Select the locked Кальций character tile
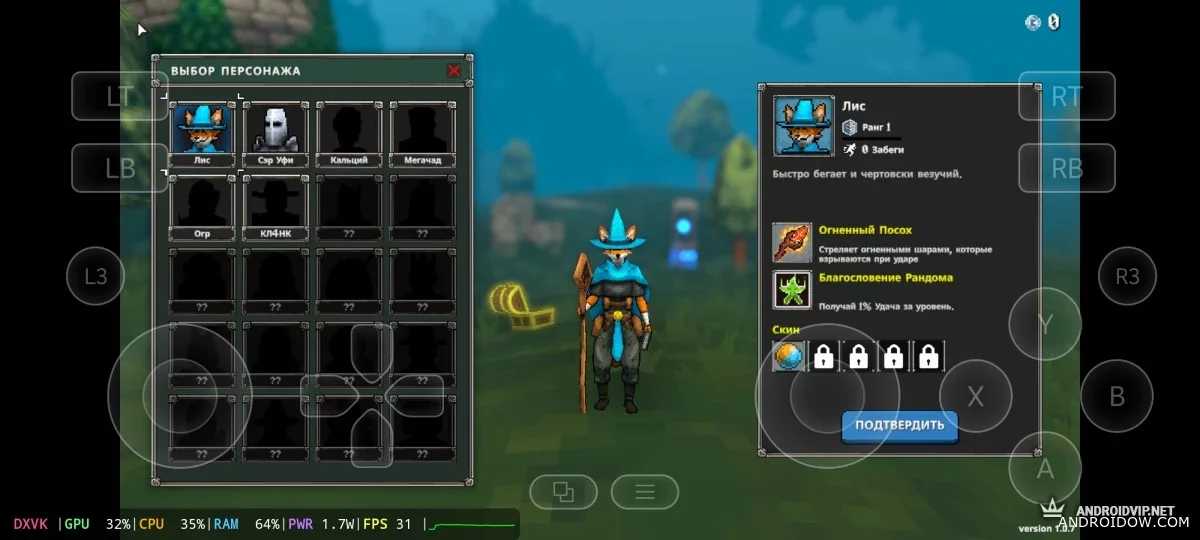Screen dimensions: 1200x540 [349, 133]
